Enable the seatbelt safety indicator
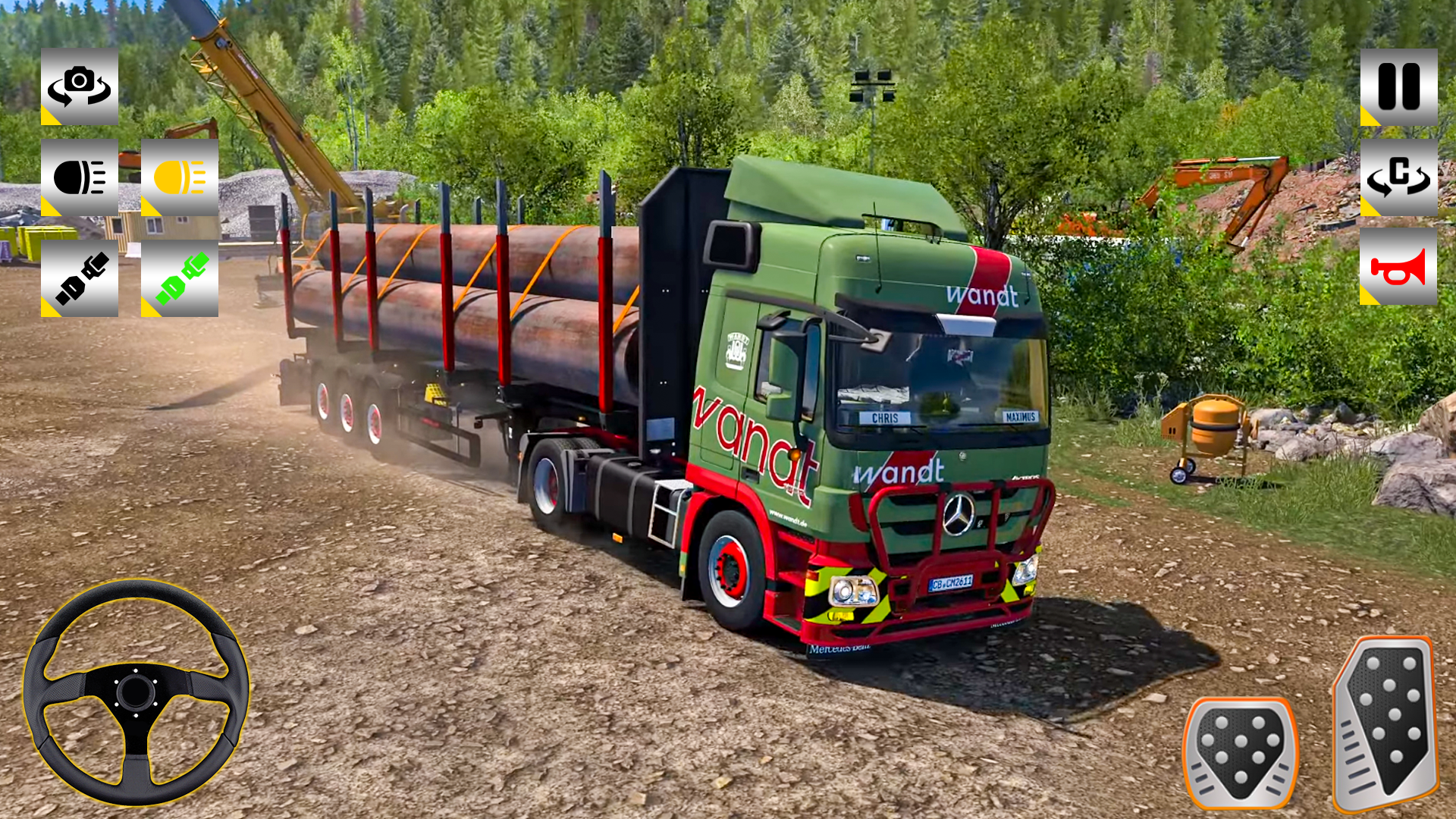The image size is (1456, 819). (x=180, y=278)
